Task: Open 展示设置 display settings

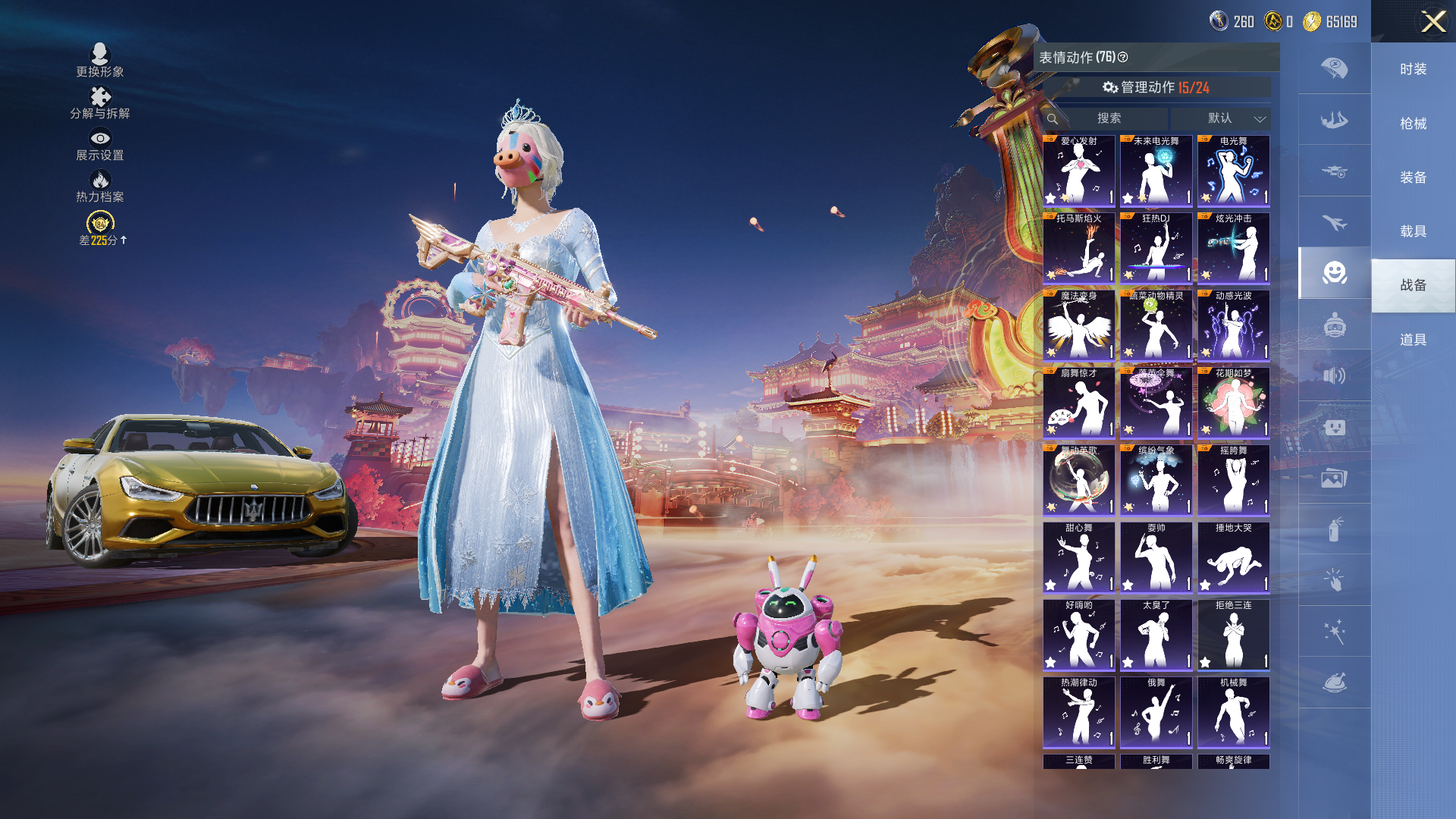Action: (x=100, y=144)
